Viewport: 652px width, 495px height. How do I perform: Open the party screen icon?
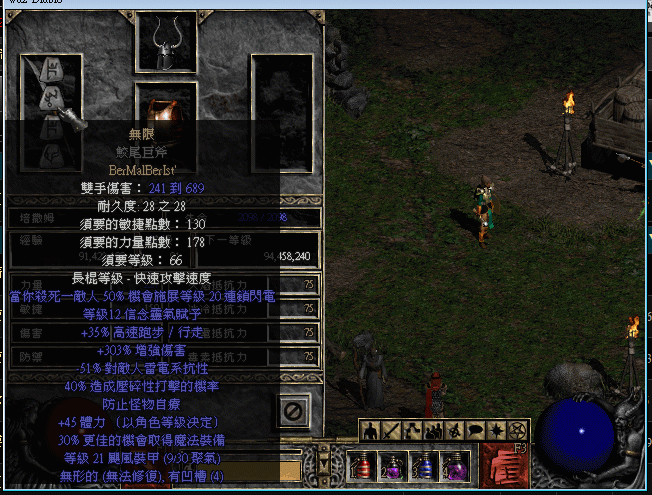click(x=434, y=431)
